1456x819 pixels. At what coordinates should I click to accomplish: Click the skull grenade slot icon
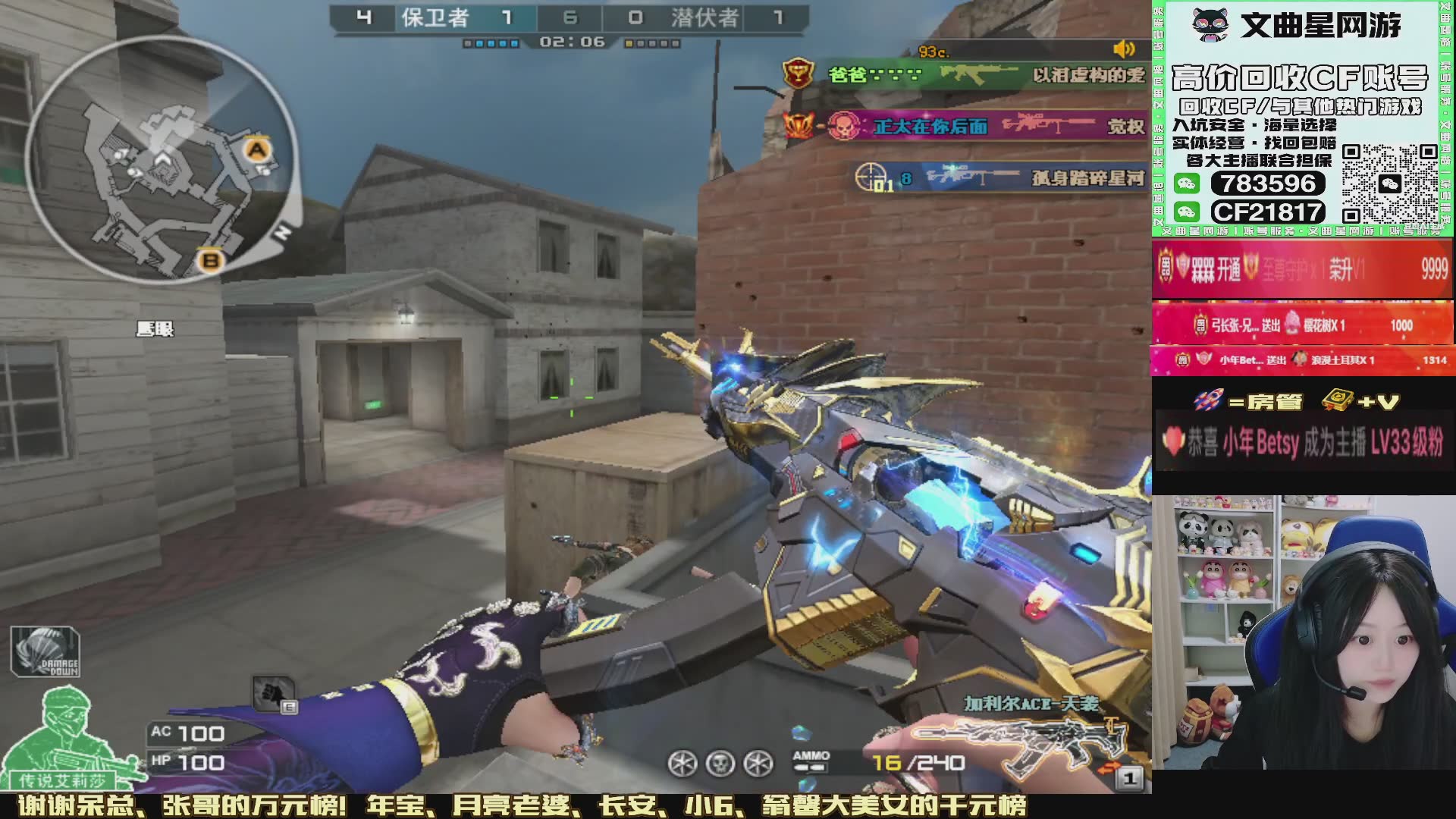pos(720,763)
